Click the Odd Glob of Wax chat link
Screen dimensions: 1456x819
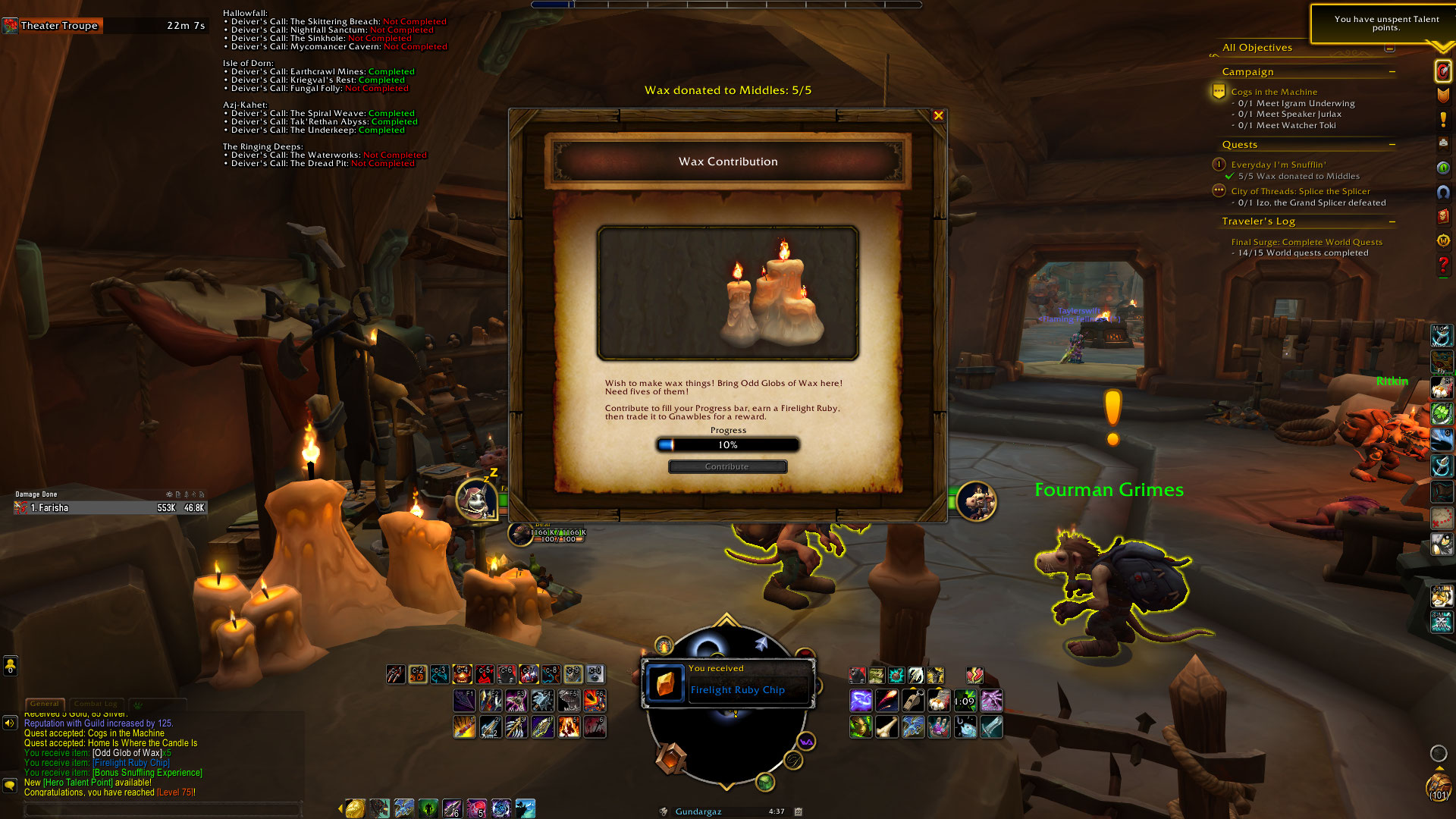[x=127, y=753]
